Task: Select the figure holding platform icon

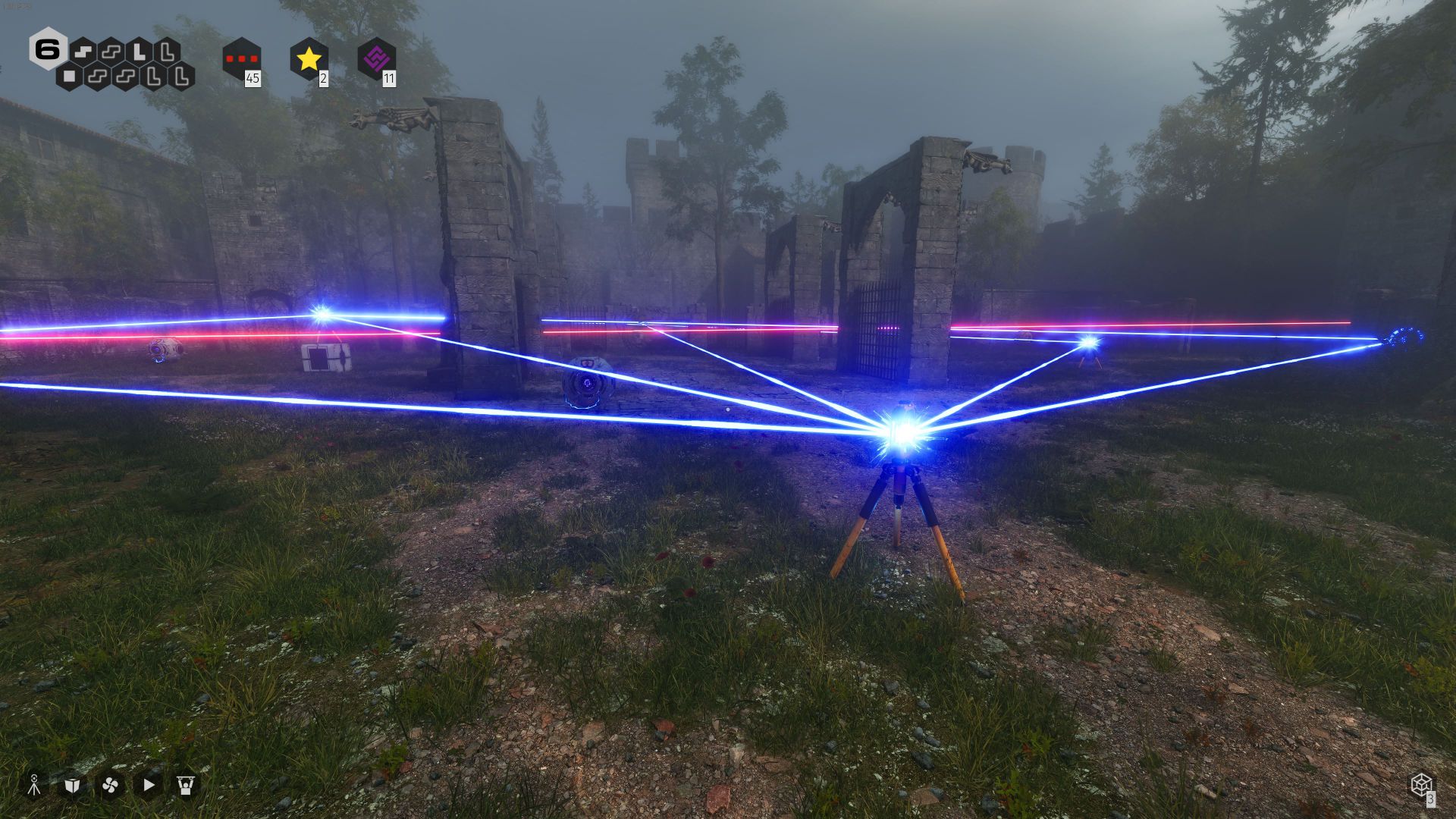Action: (x=186, y=785)
